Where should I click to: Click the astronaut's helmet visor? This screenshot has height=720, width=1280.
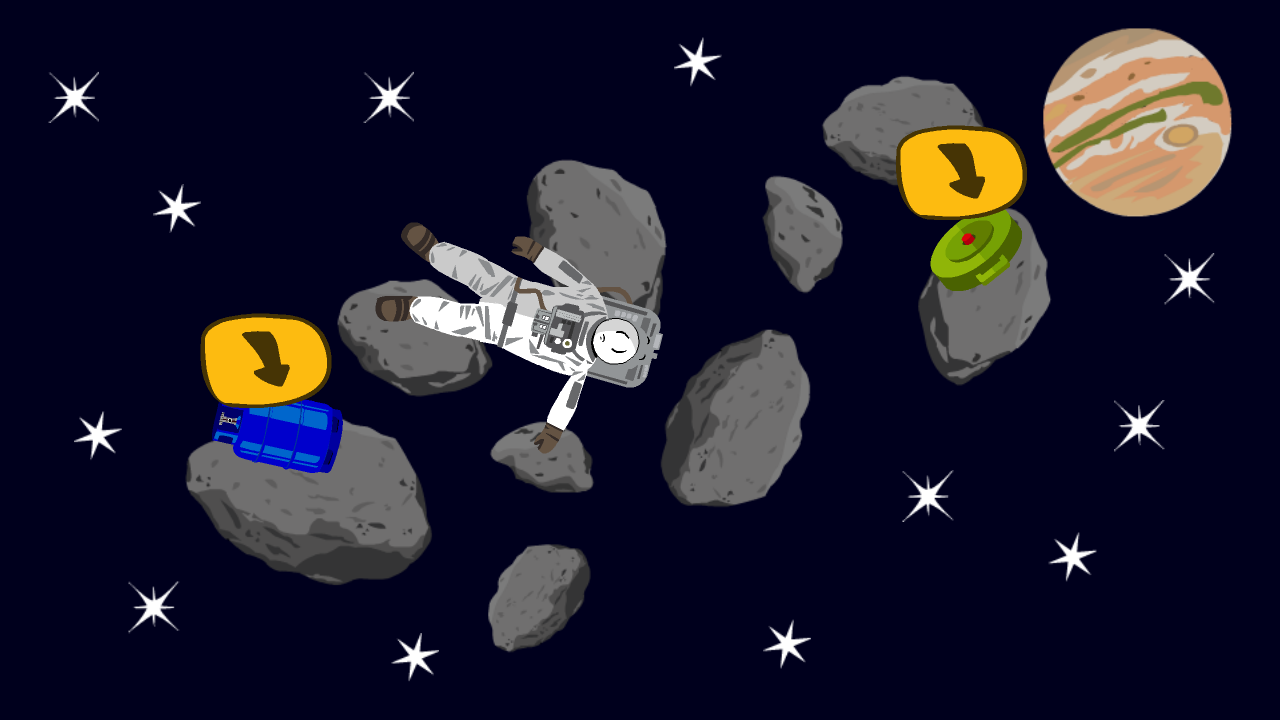(x=615, y=340)
